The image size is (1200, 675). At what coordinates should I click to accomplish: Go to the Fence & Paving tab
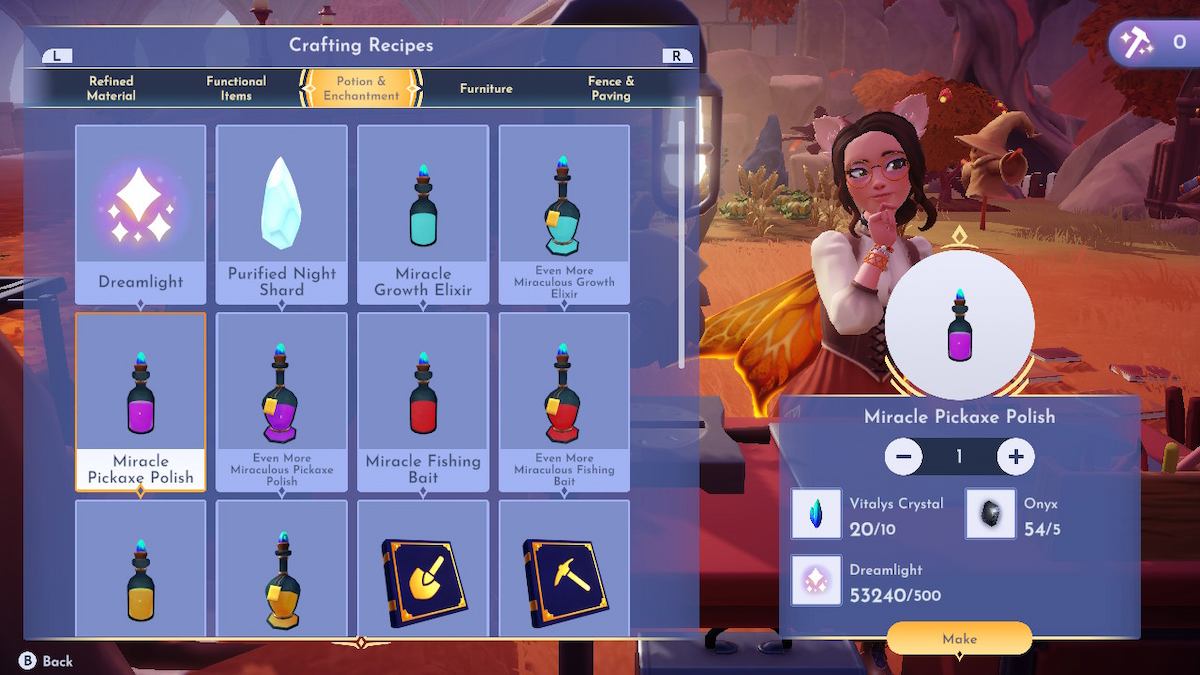611,88
